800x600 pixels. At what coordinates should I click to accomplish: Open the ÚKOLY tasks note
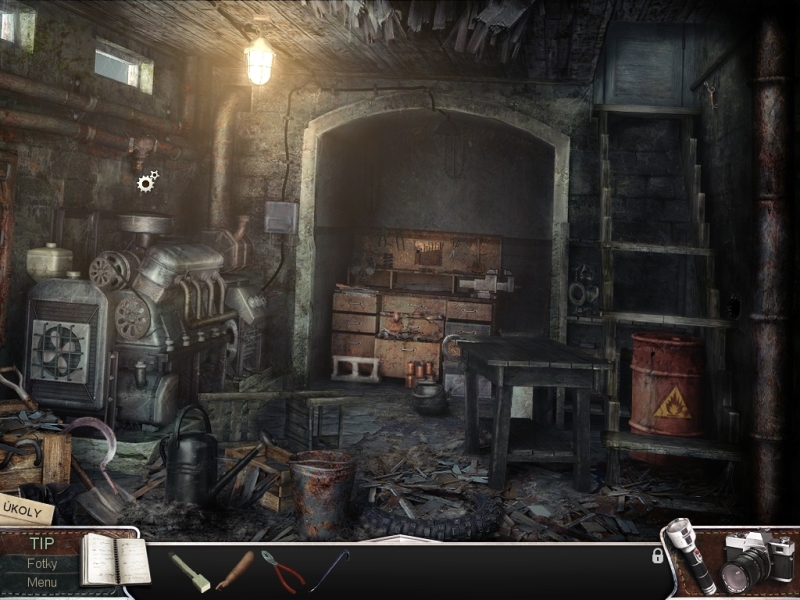[24, 507]
